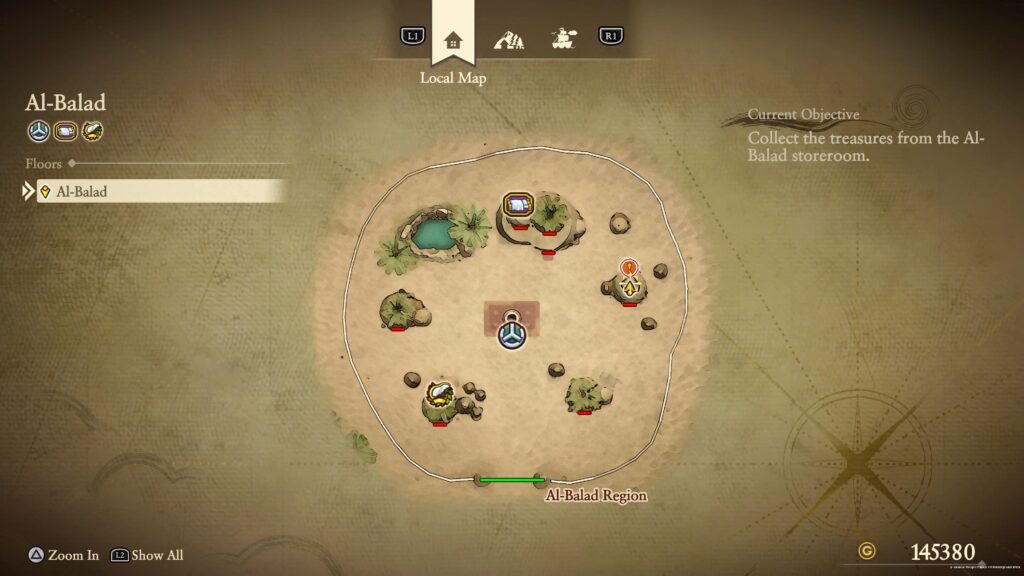Image resolution: width=1024 pixels, height=576 pixels.
Task: Choose the fast travel marker in the map center
Action: point(512,333)
